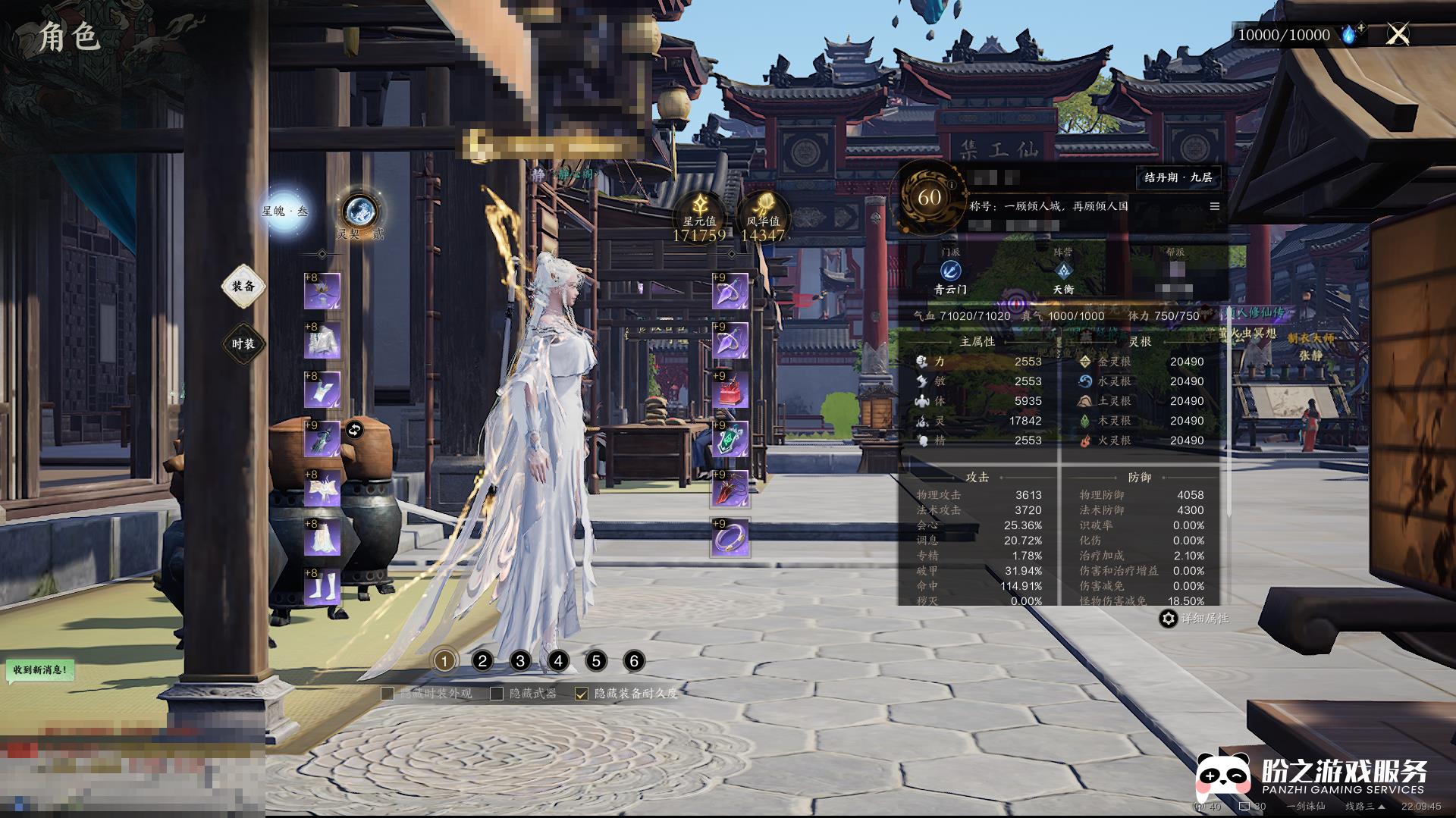The image size is (1456, 818).
Task: Inspect the green talisman accessory slot
Action: pos(730,439)
